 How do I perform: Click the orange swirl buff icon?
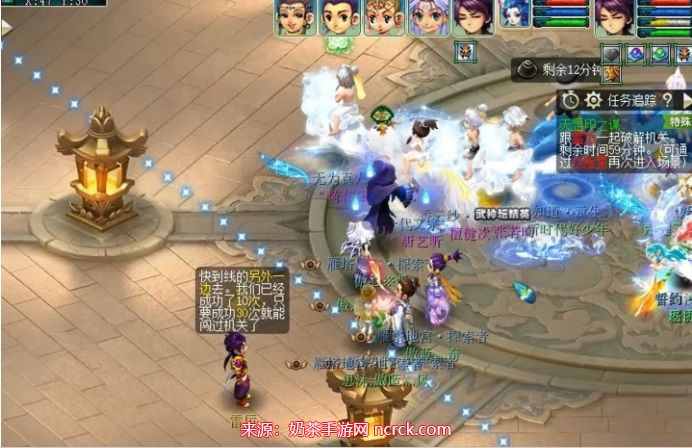pos(613,74)
